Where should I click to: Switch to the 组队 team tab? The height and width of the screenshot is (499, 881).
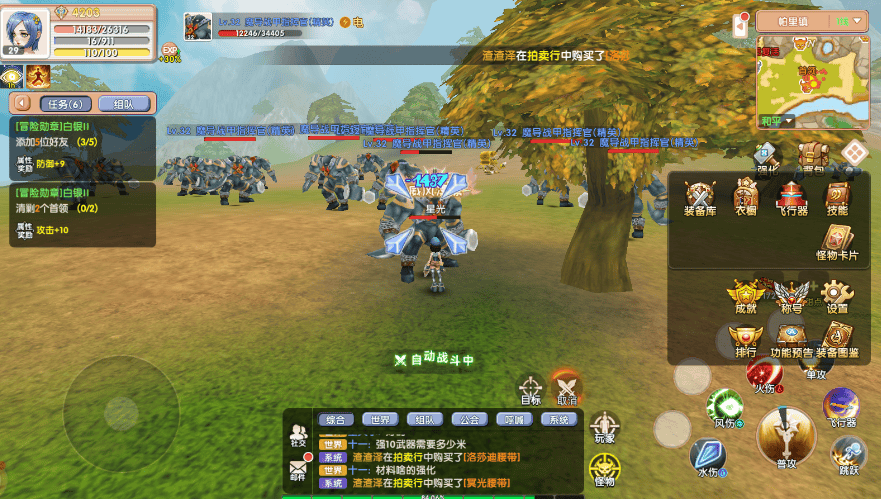pos(124,104)
